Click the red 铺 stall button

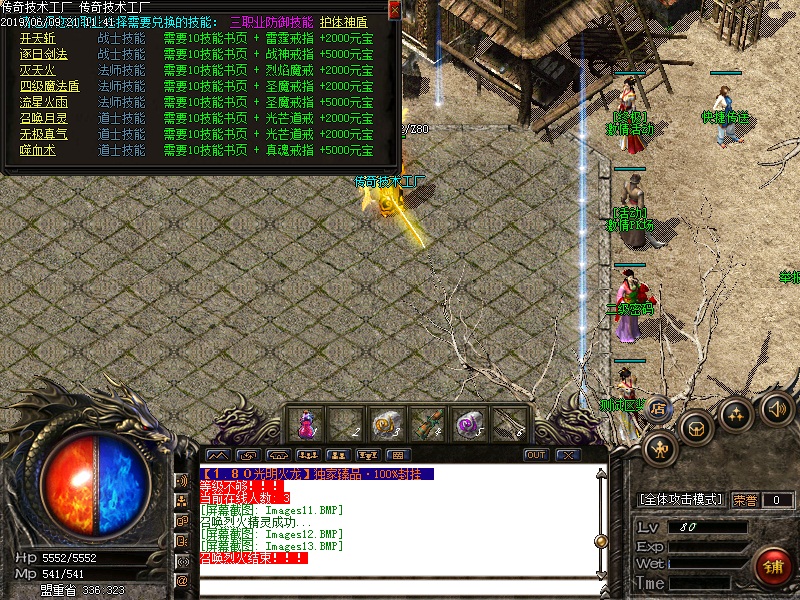773,566
